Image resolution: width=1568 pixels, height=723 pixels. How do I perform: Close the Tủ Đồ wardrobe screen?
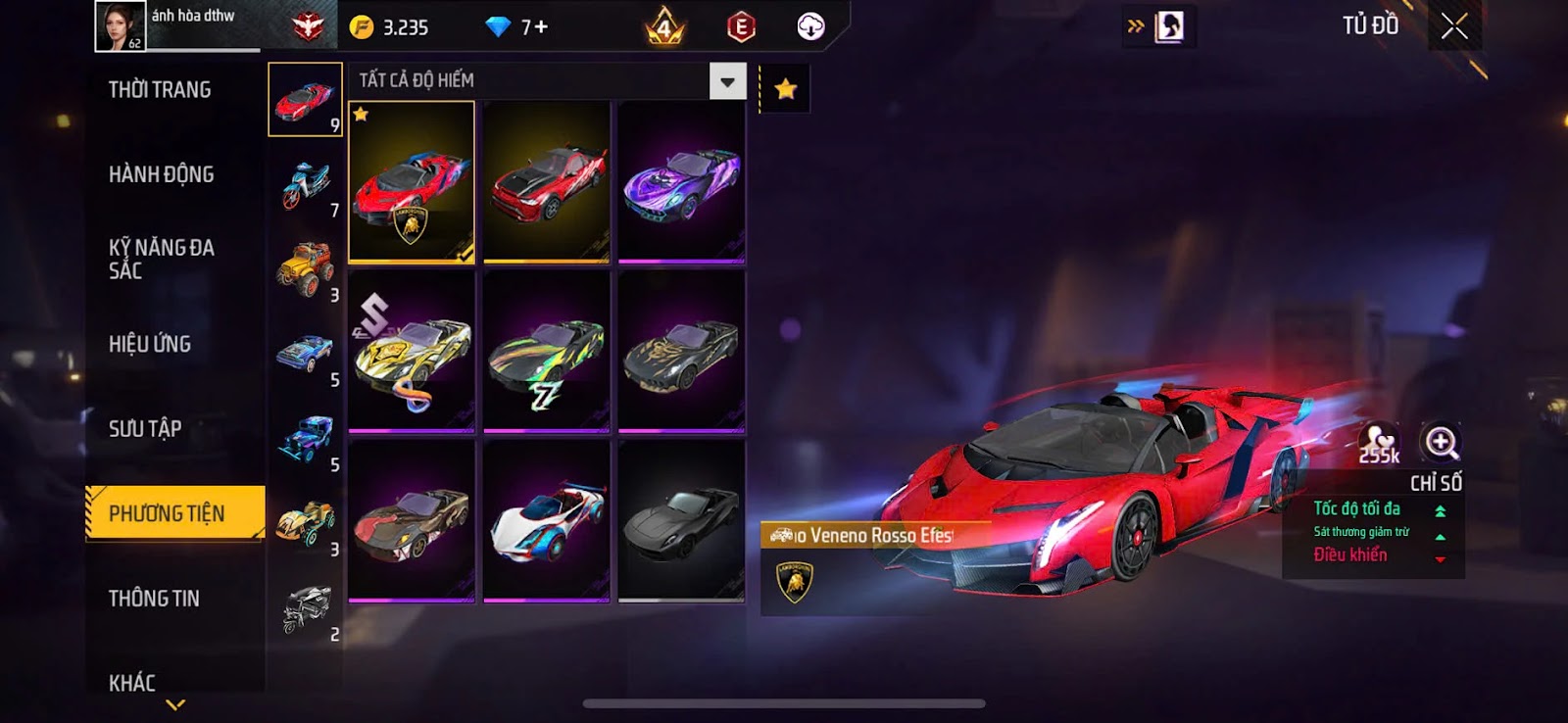(1454, 26)
